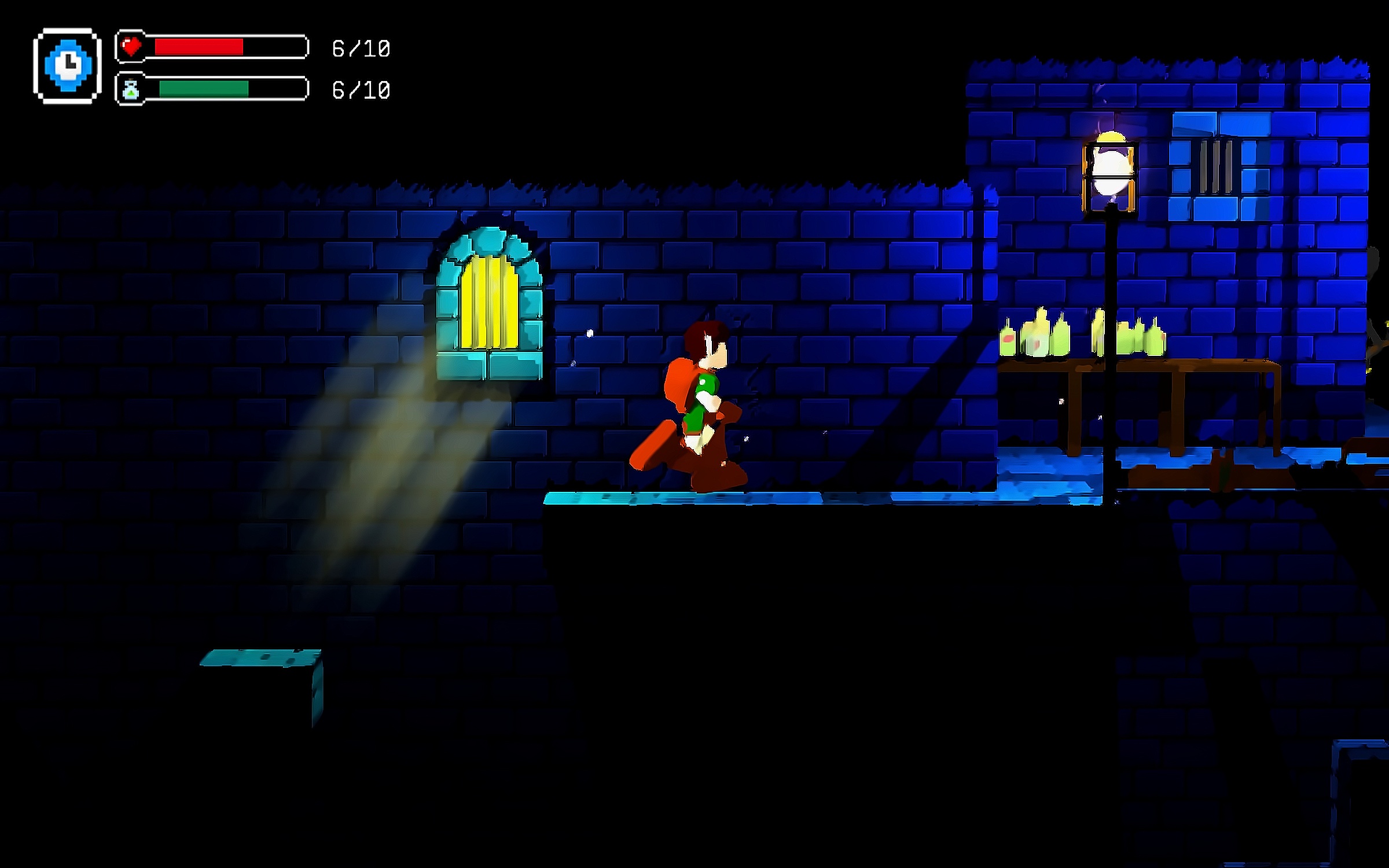This screenshot has width=1389, height=868.
Task: Select the blue clock ability icon
Action: point(68,65)
